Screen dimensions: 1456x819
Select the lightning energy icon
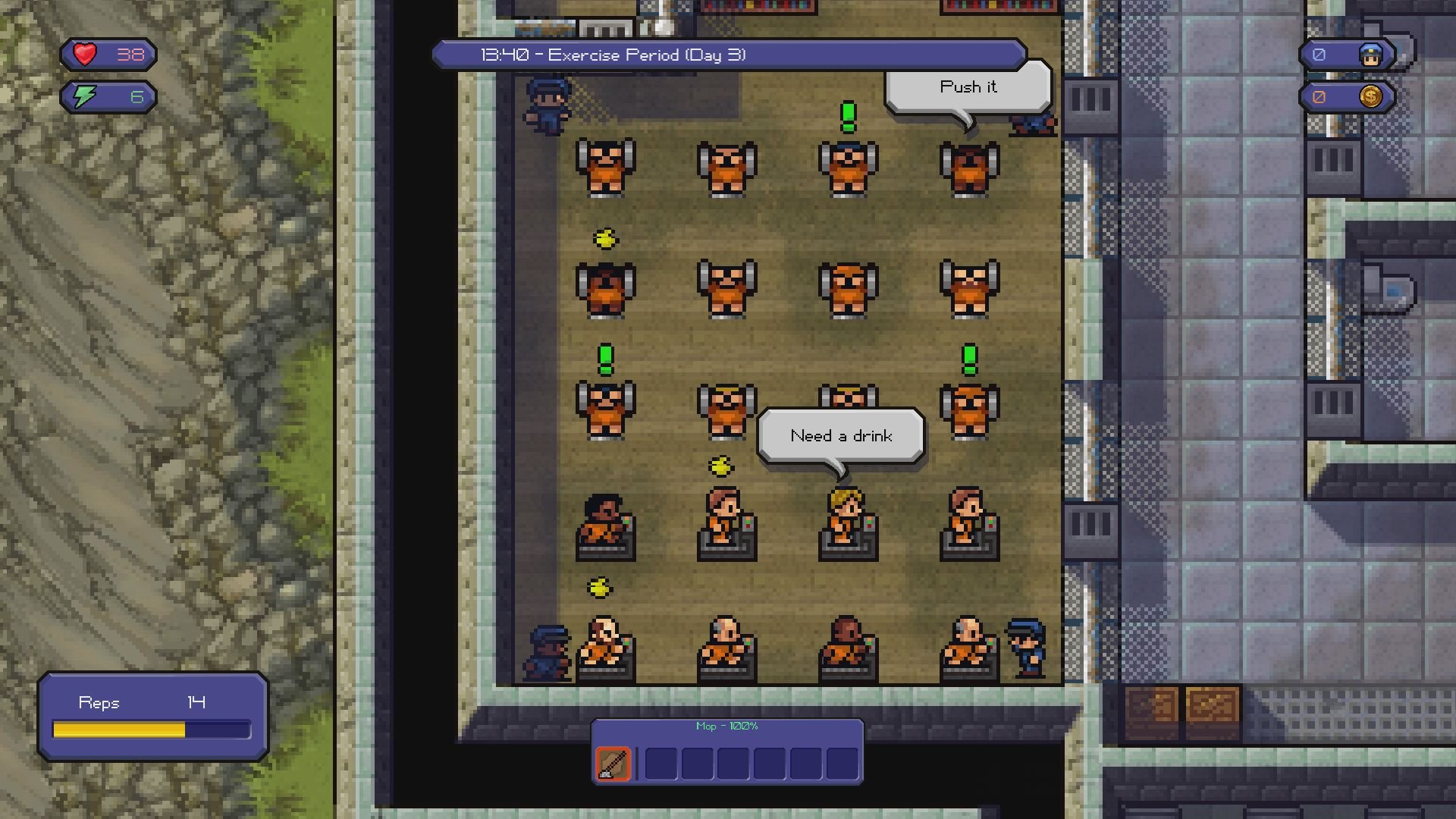point(83,96)
